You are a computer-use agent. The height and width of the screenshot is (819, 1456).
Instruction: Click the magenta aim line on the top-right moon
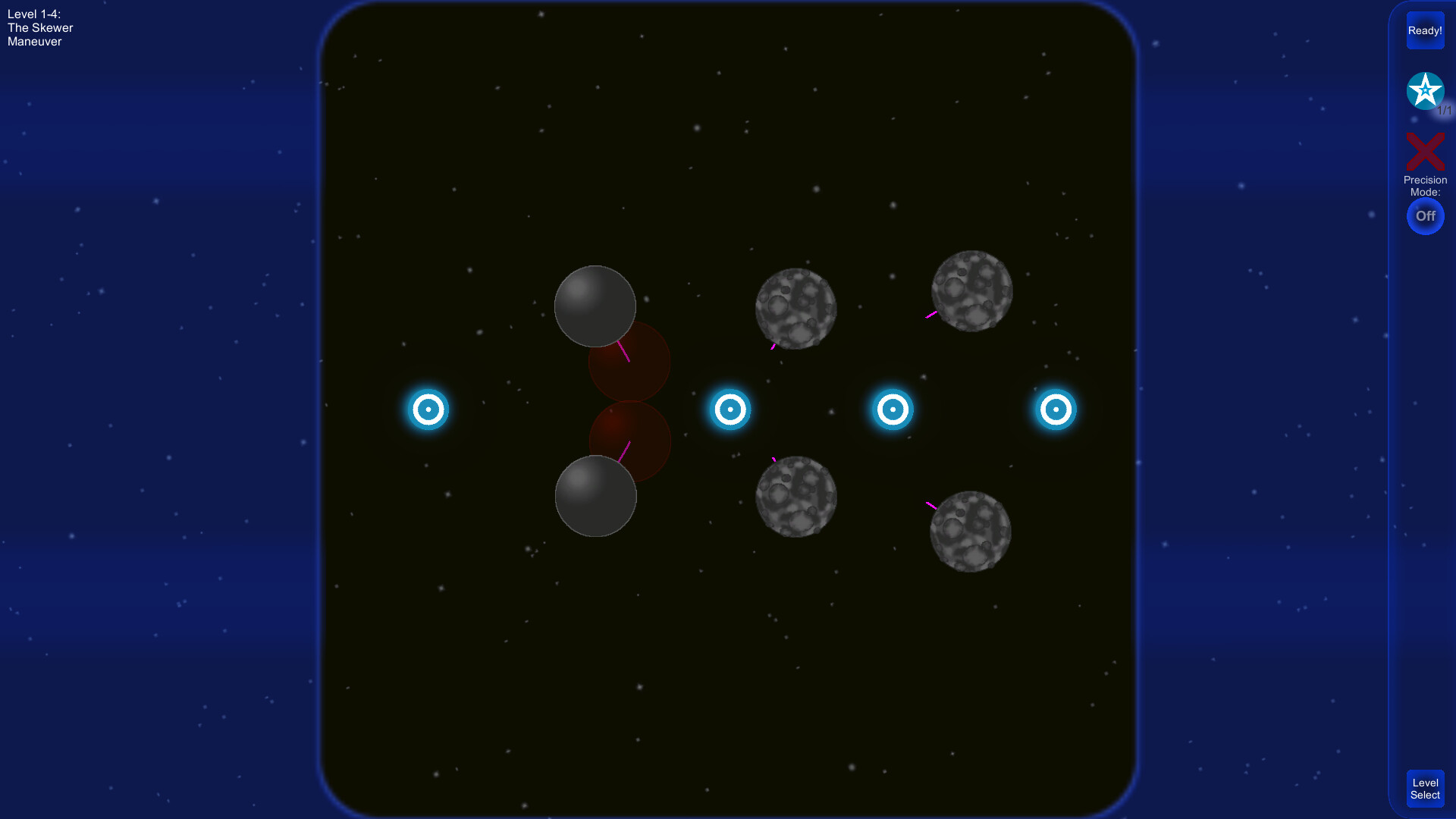pos(930,315)
